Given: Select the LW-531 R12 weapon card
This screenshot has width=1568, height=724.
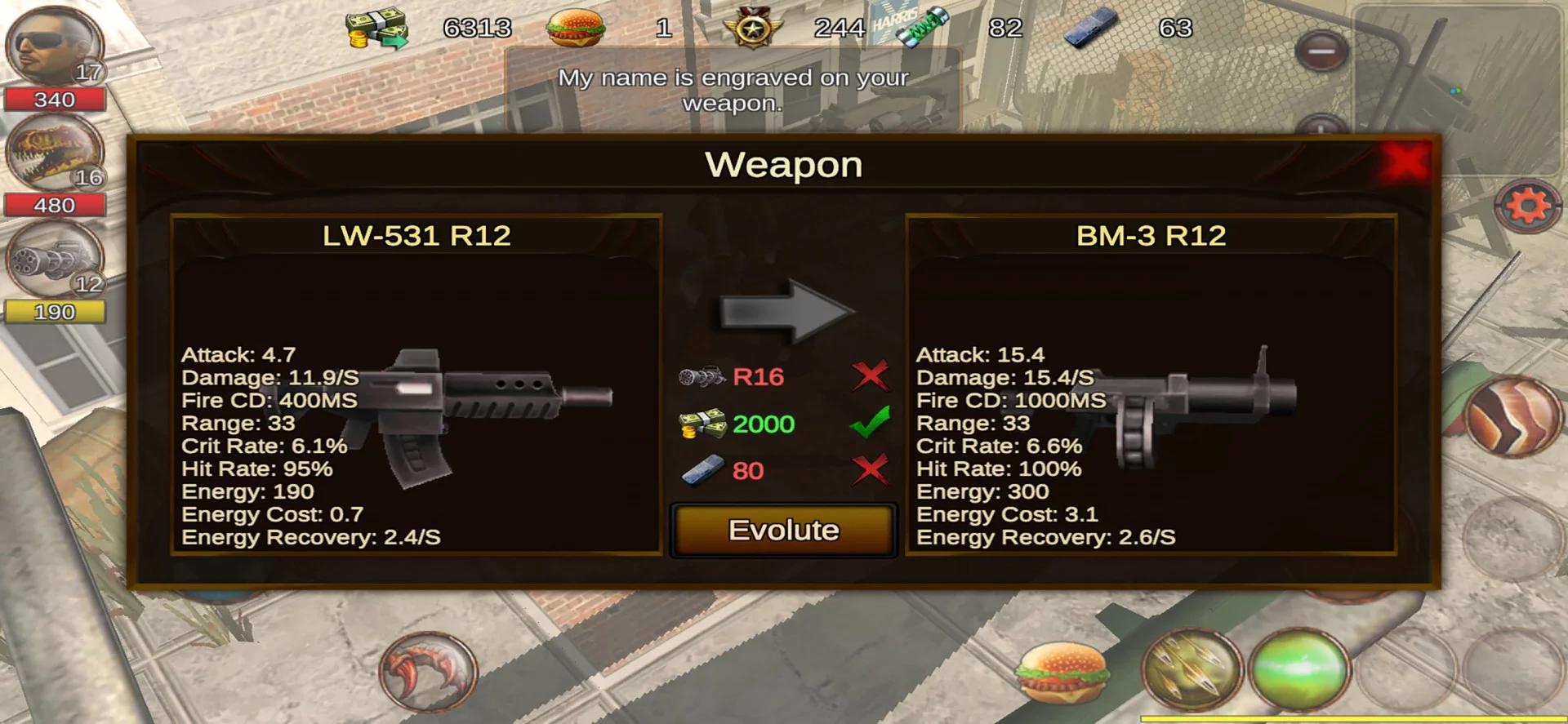Looking at the screenshot, I should 416,384.
